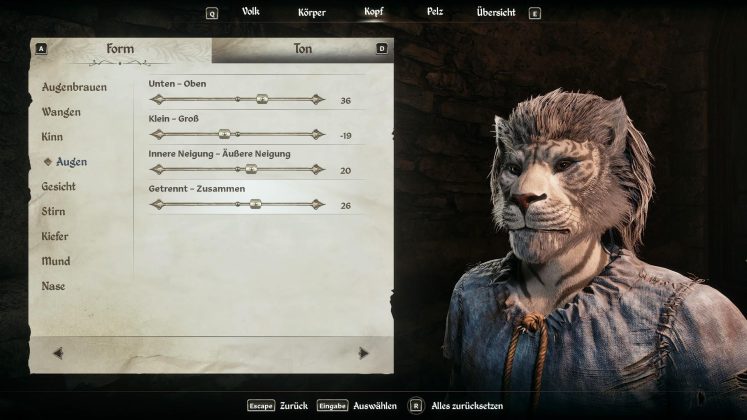The image size is (747, 420).
Task: Open the Ton sub-tab
Action: click(302, 49)
